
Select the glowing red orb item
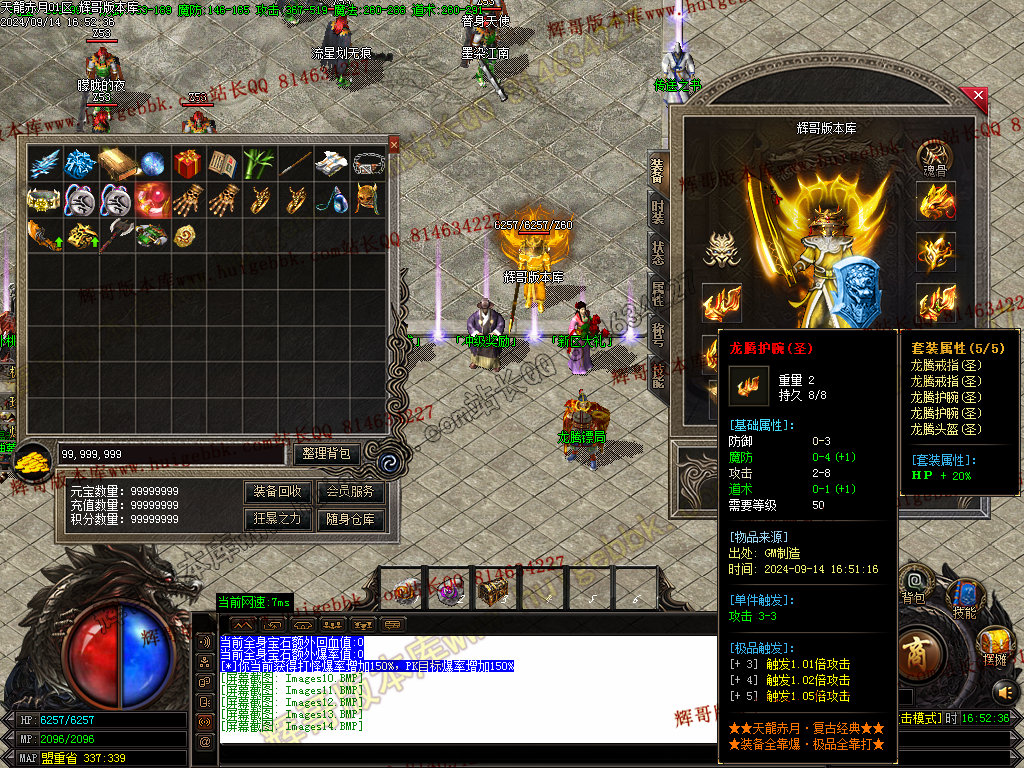click(x=151, y=199)
